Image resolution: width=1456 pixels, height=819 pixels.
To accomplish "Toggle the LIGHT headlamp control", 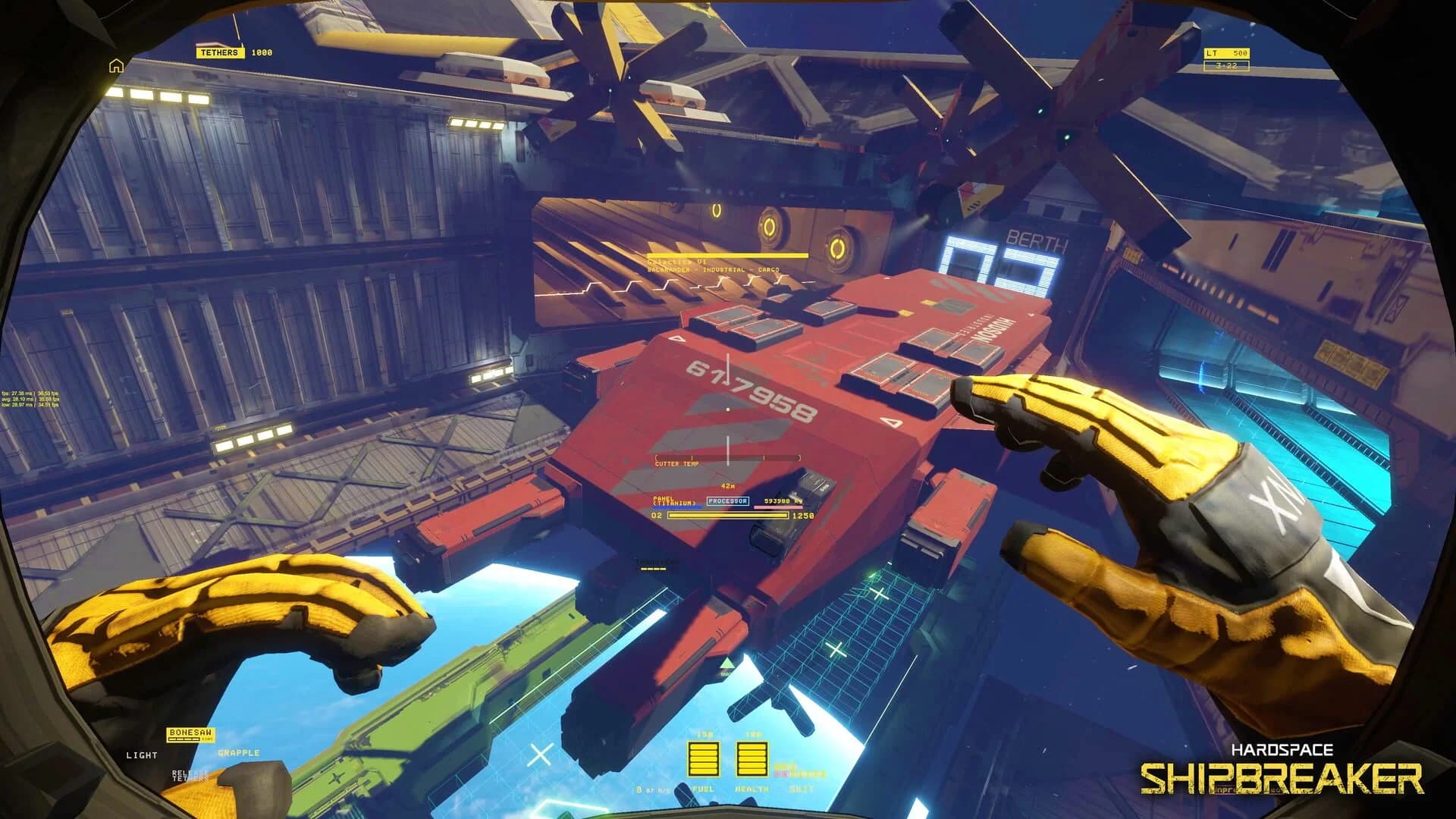I will (141, 755).
